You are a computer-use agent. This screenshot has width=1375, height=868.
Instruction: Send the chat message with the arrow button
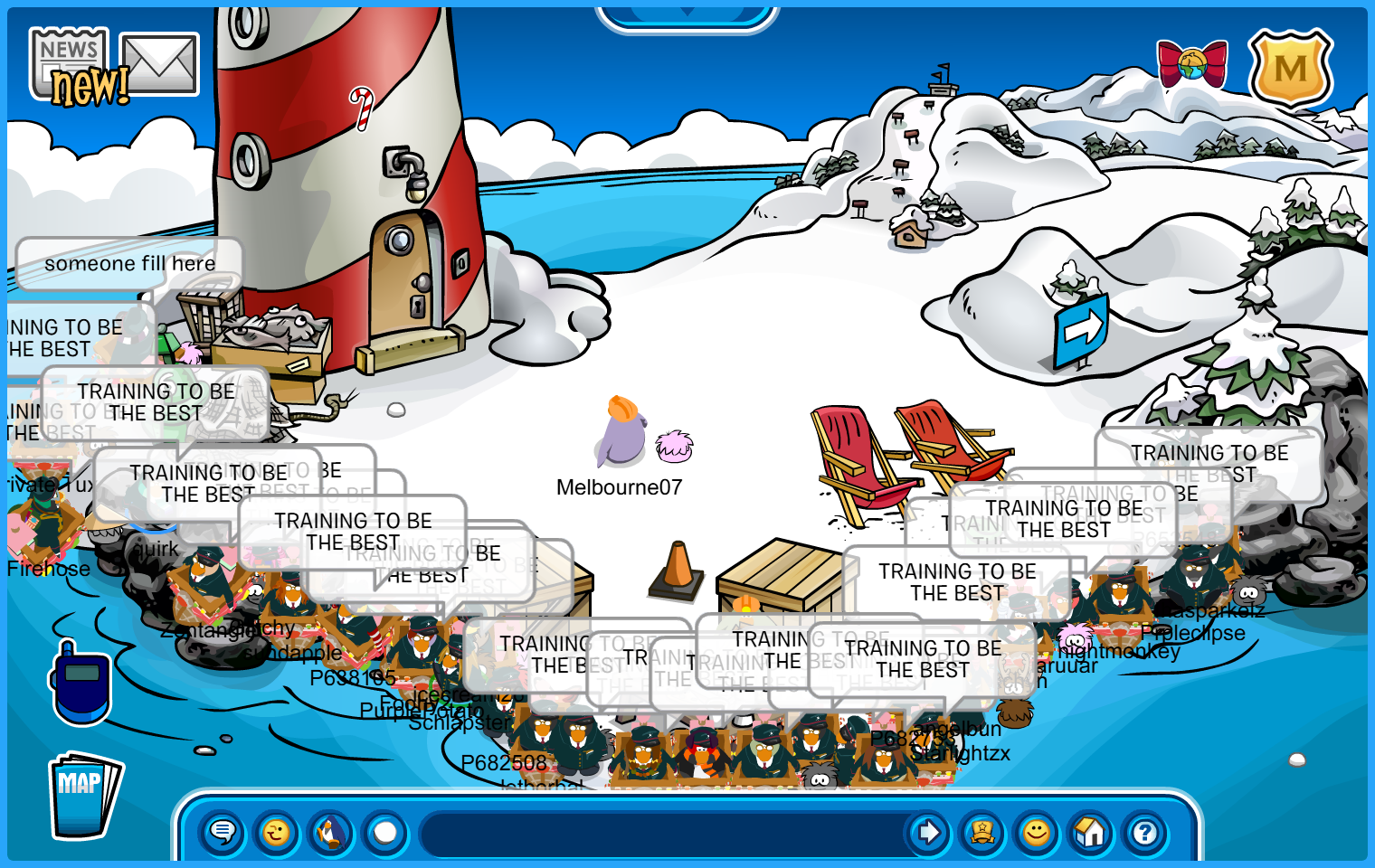(928, 832)
